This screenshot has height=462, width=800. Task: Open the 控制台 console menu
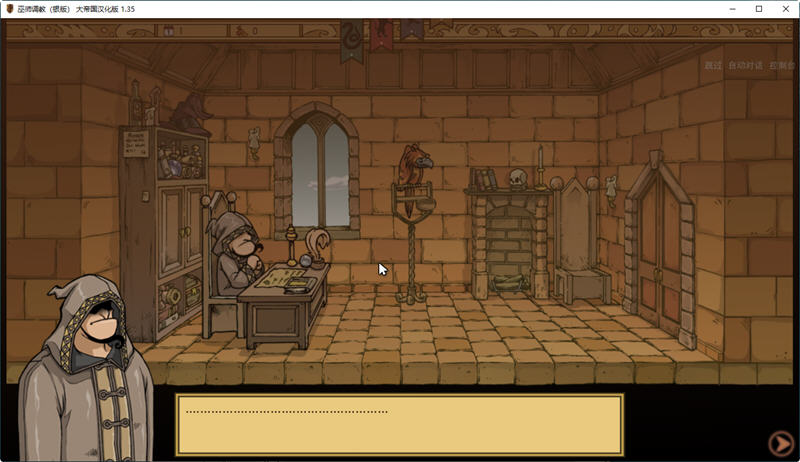click(x=783, y=66)
